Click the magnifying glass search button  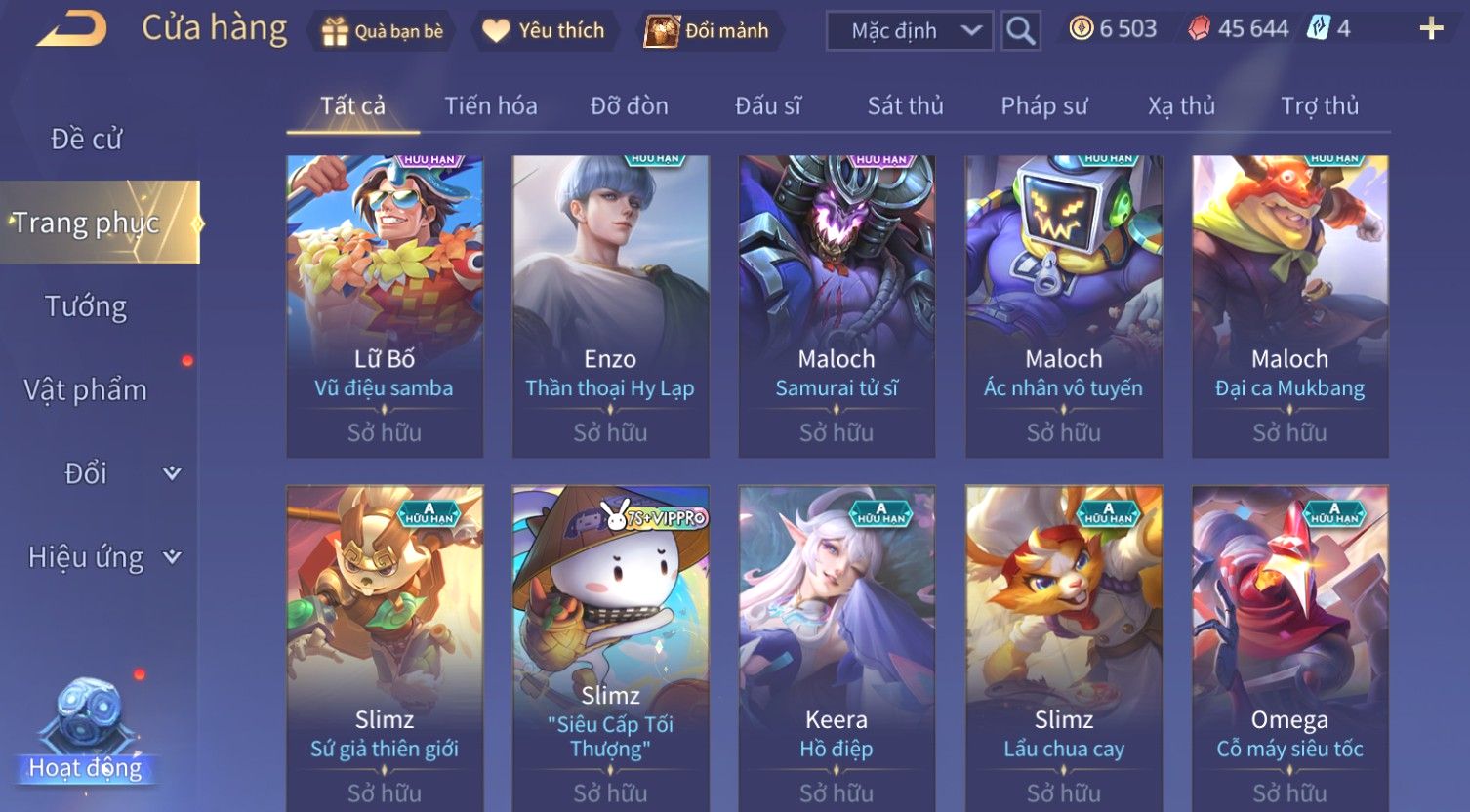(x=1020, y=31)
